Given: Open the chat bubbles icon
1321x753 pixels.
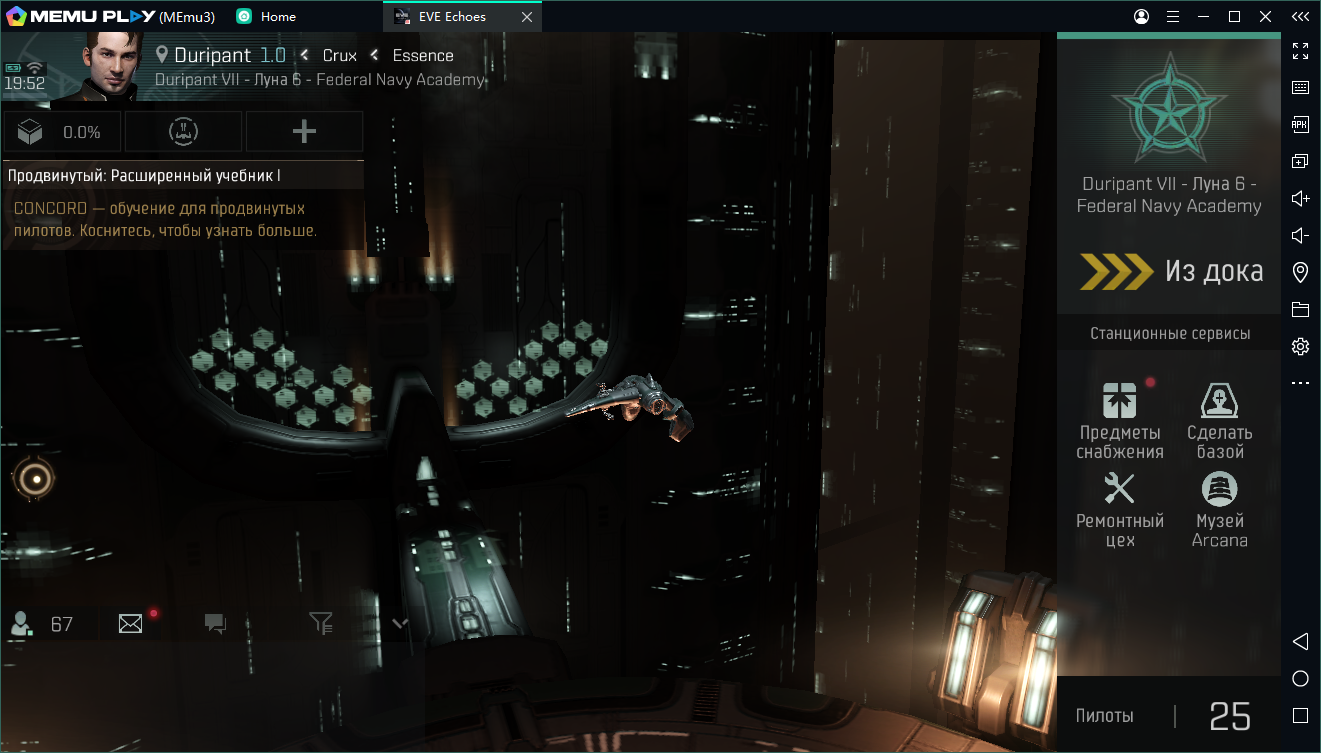Looking at the screenshot, I should click(215, 624).
